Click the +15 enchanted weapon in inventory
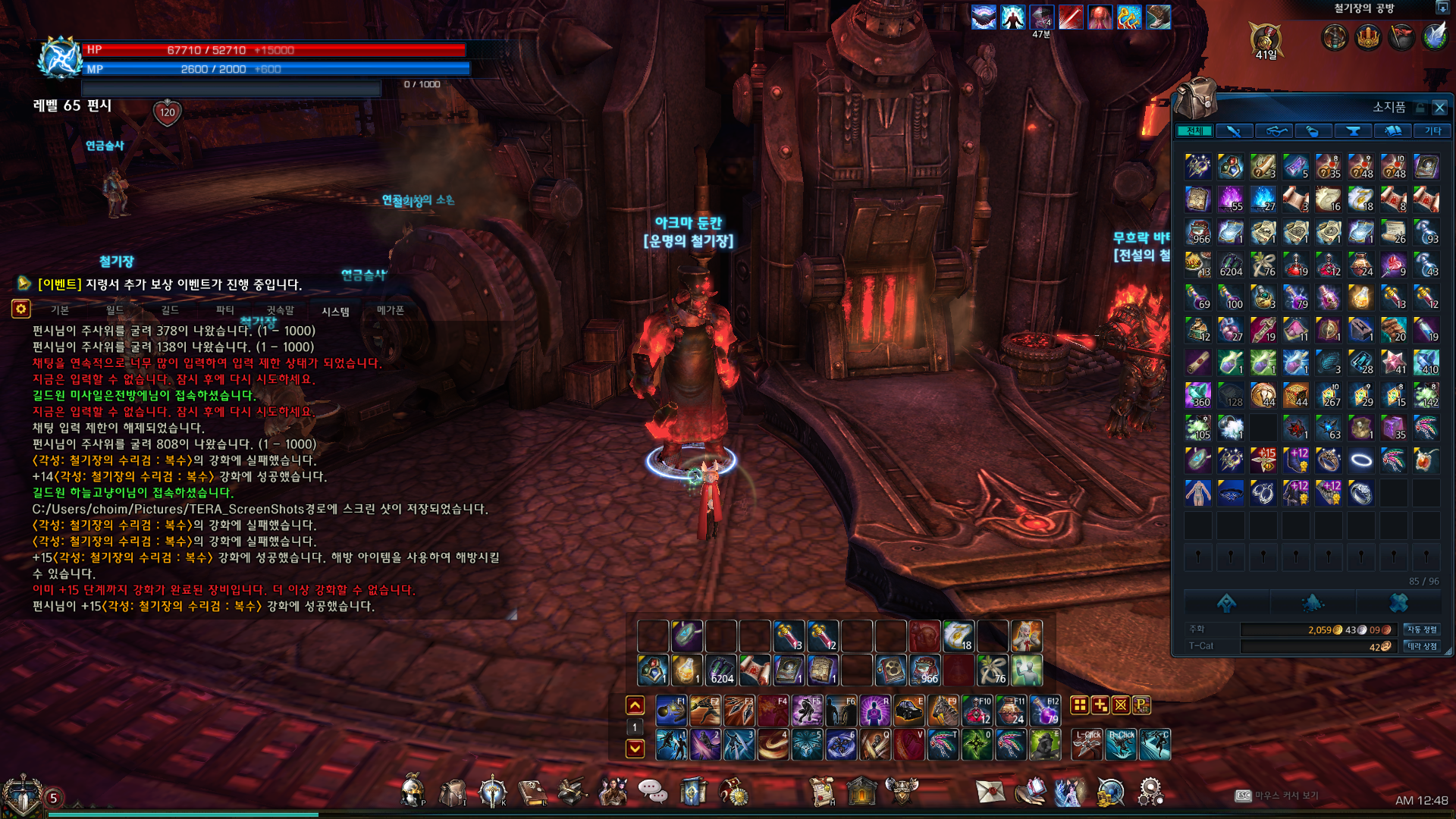 click(x=1263, y=460)
